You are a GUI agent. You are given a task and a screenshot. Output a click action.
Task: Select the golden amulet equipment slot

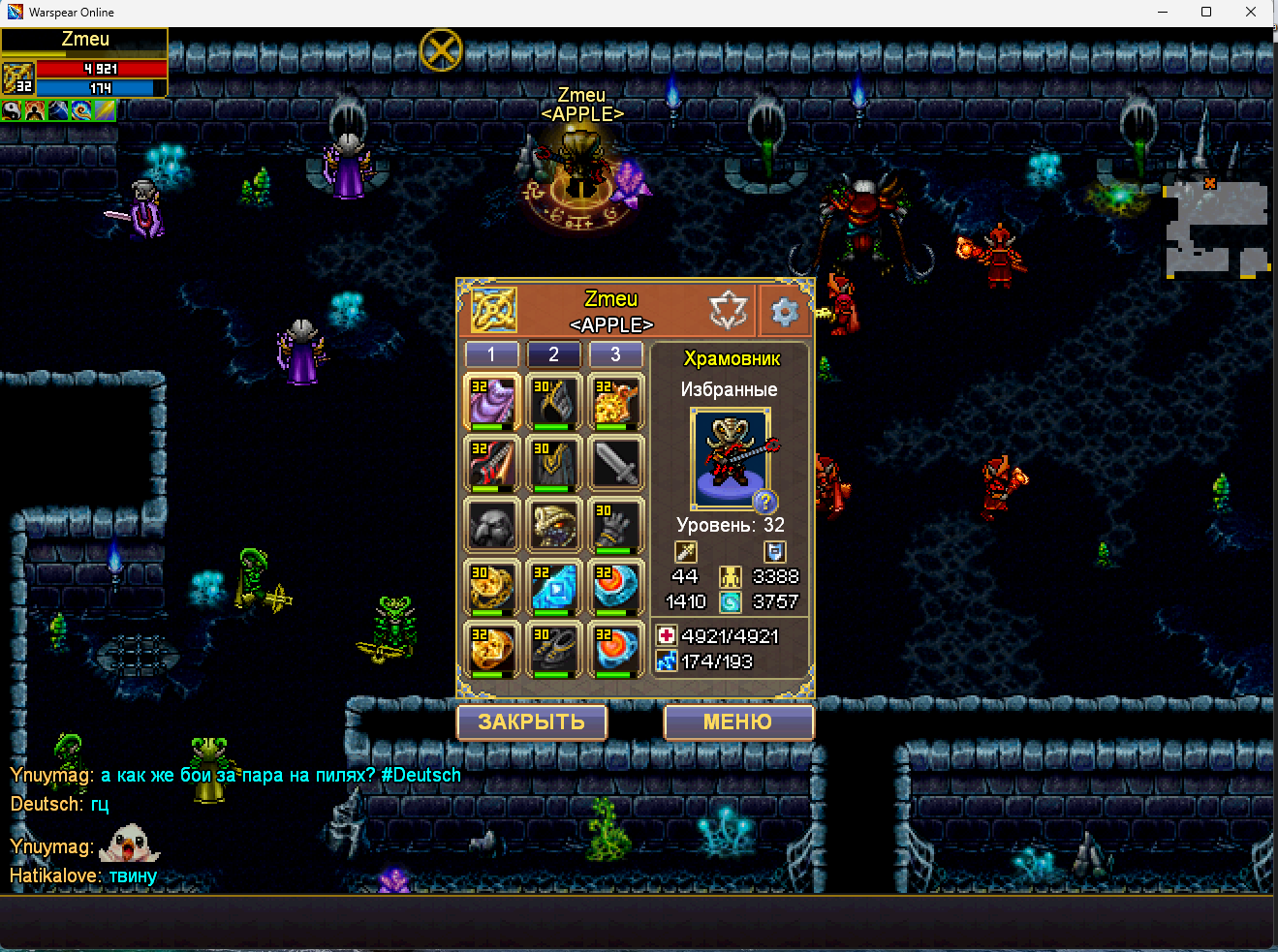[616, 401]
